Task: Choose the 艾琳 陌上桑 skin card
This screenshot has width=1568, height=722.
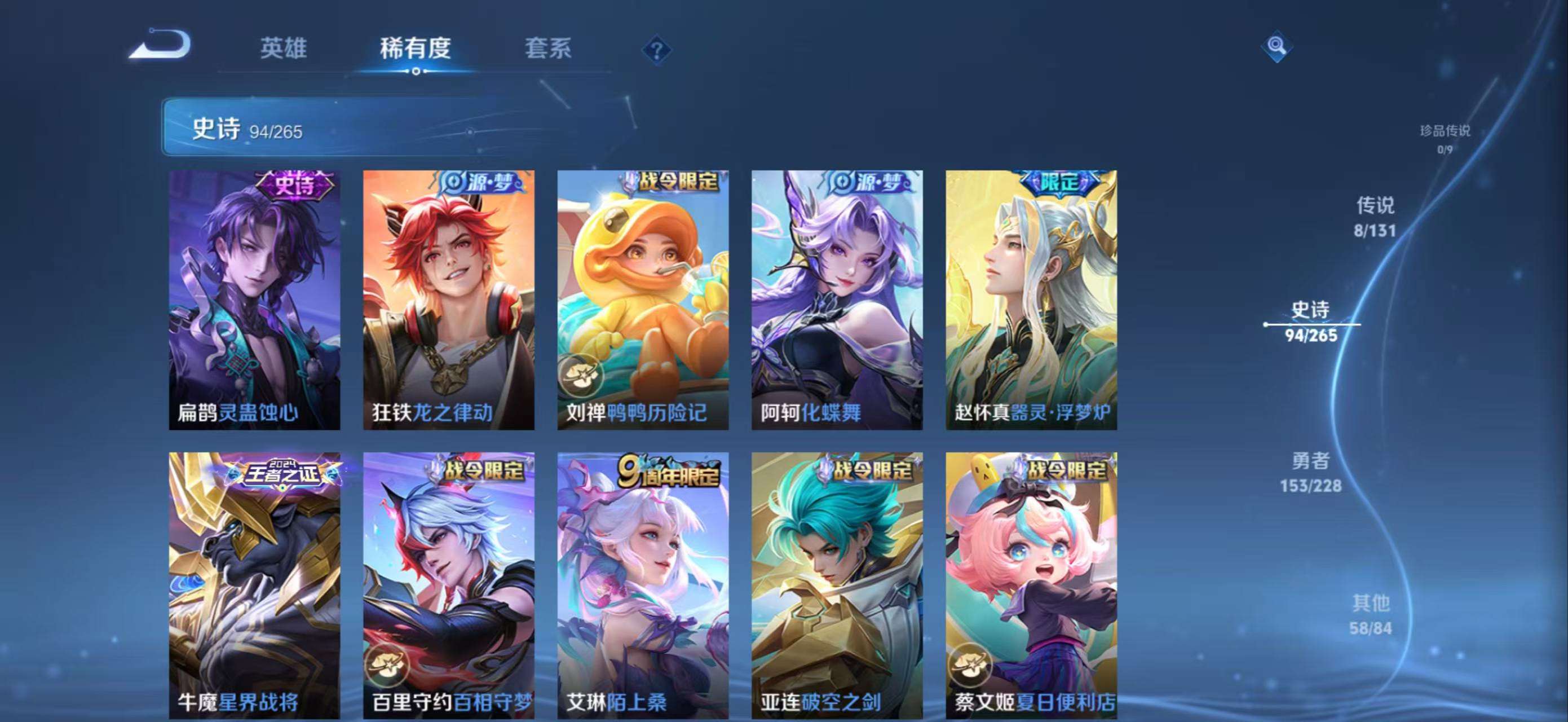Action: (x=643, y=584)
